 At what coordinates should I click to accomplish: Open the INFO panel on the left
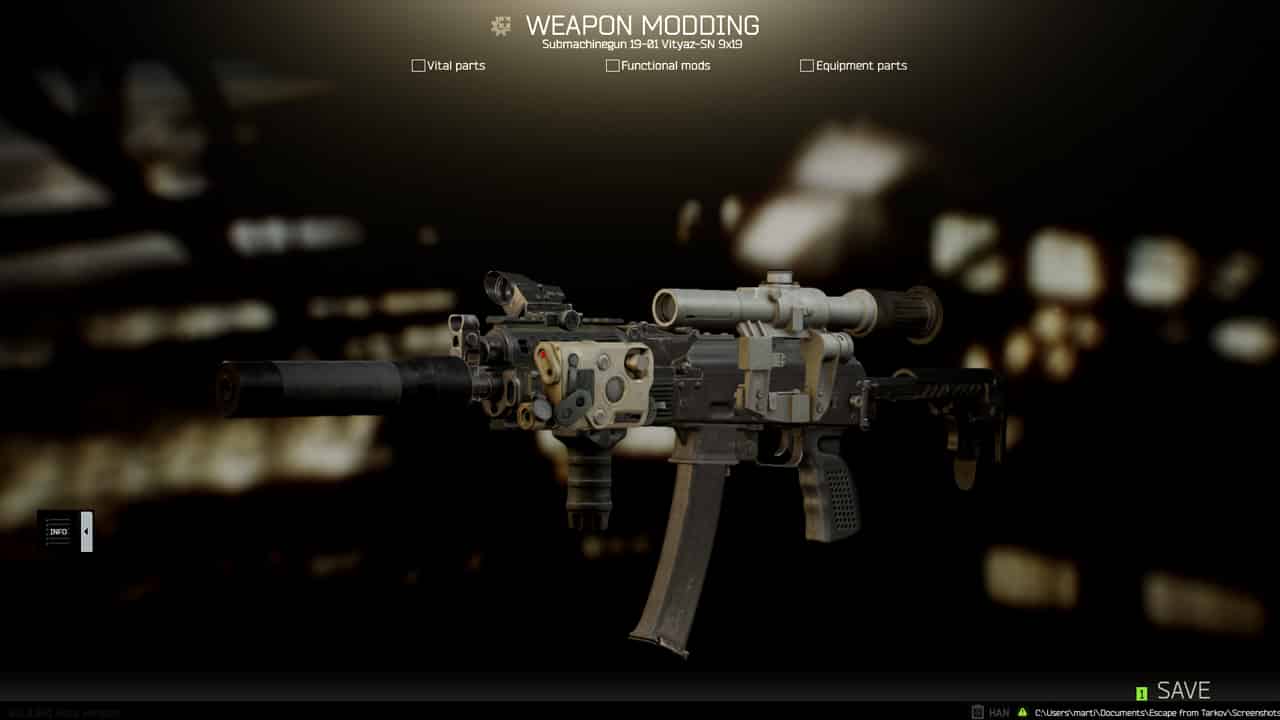[58, 531]
